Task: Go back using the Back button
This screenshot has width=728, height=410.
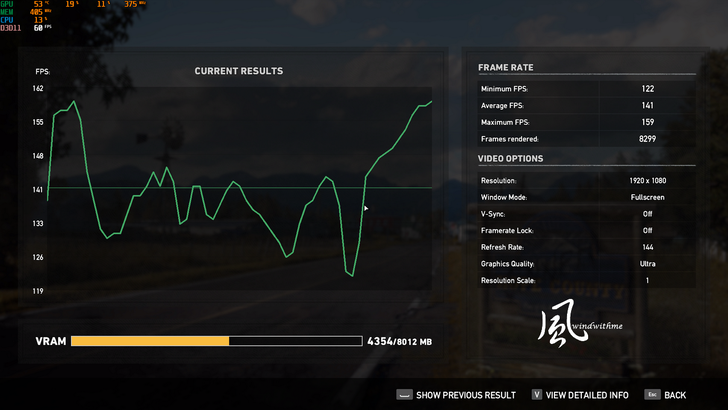Action: pos(667,395)
